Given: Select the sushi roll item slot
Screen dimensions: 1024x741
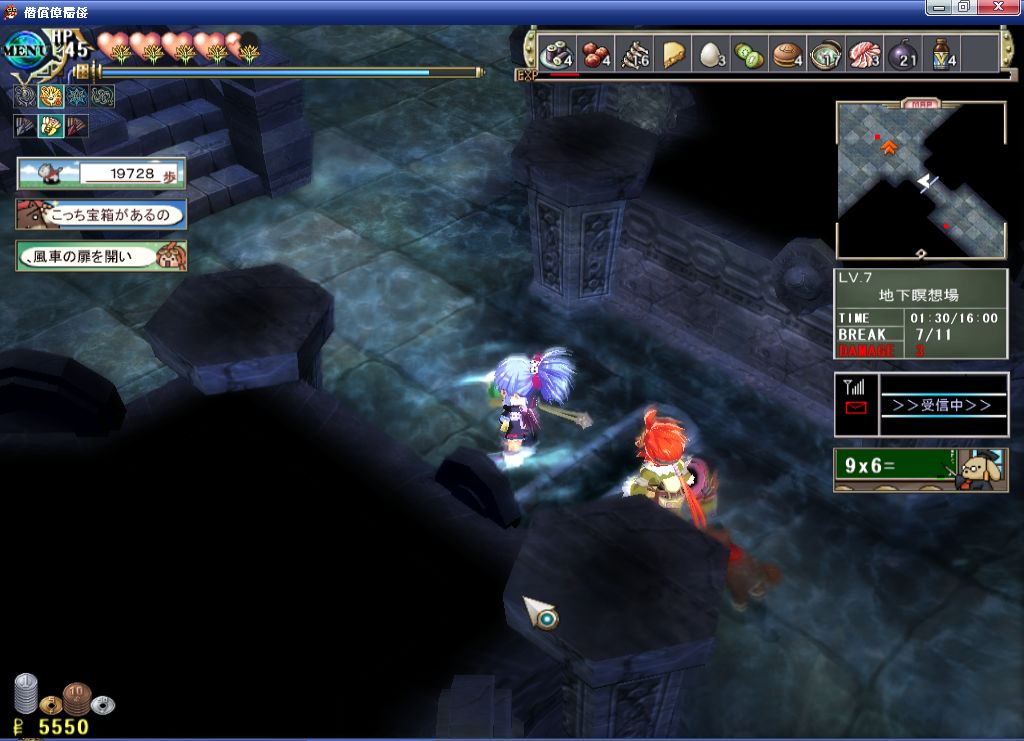Looking at the screenshot, I should (557, 54).
